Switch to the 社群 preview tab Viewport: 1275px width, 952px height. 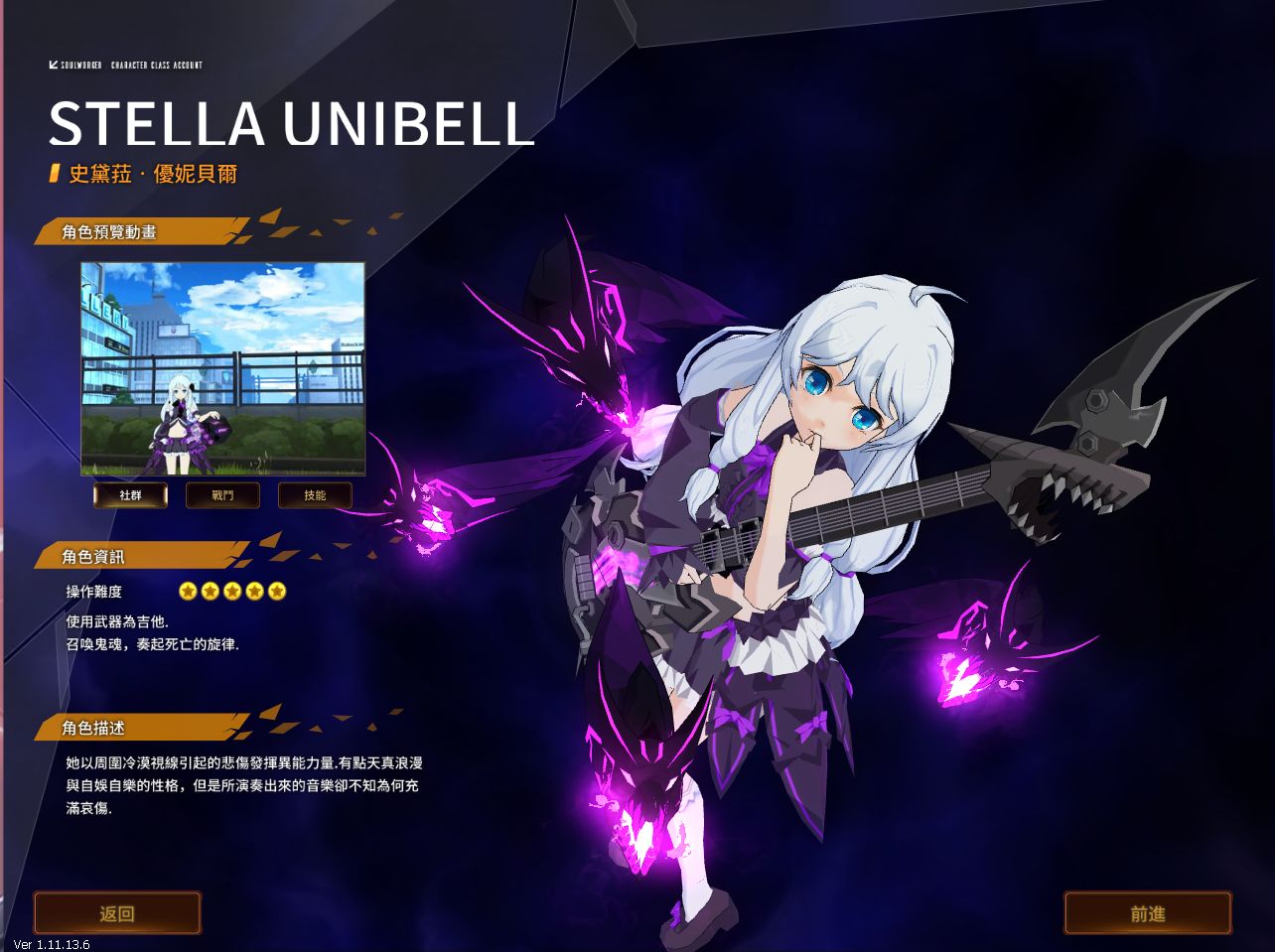pyautogui.click(x=129, y=494)
